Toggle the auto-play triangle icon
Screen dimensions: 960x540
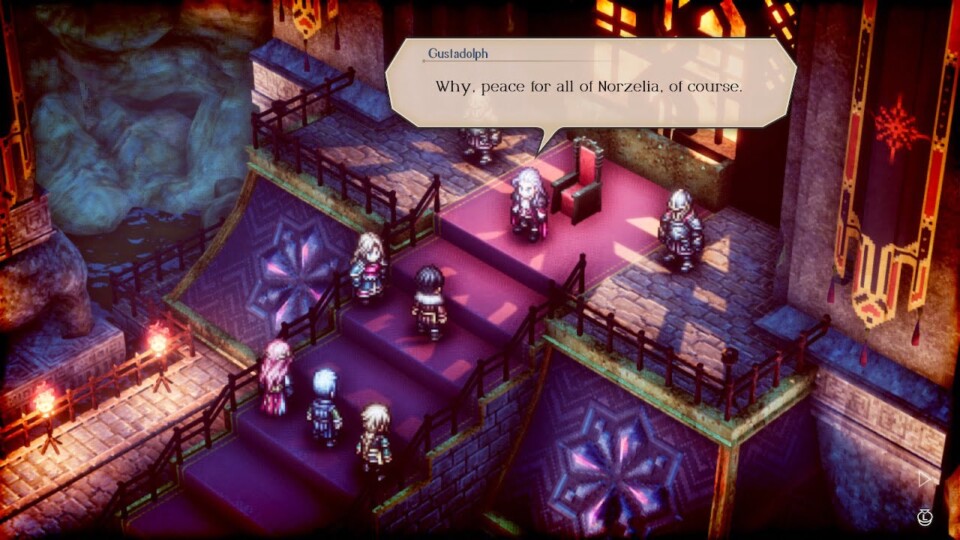coord(925,479)
